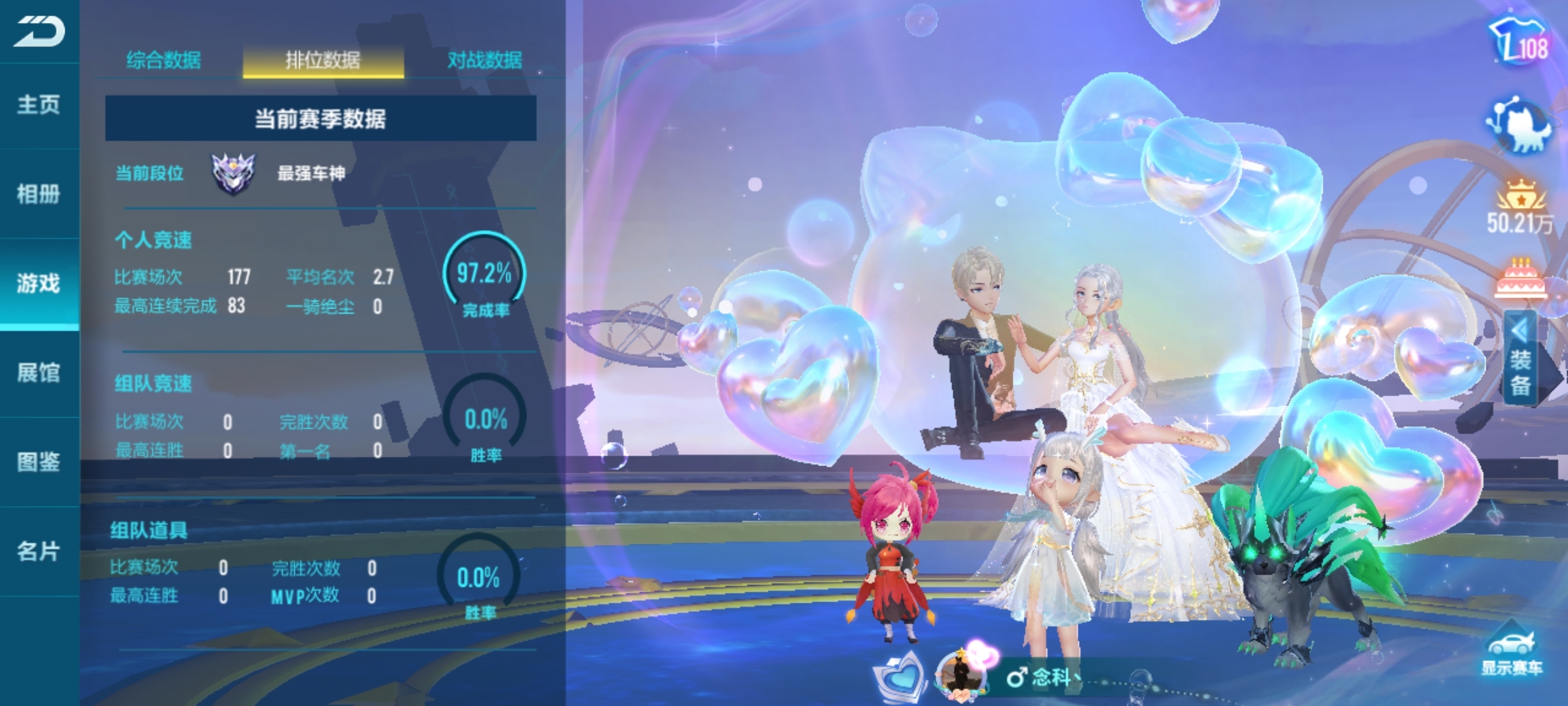Open the 名片 sidebar section
Screen dimensions: 1568x706
click(x=39, y=552)
